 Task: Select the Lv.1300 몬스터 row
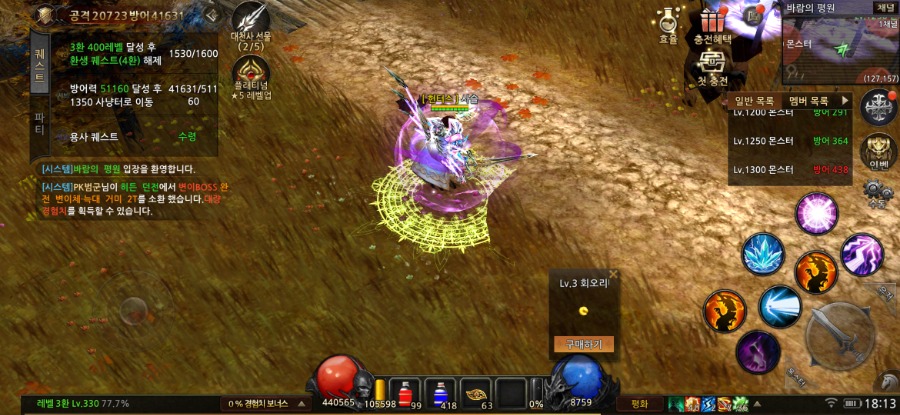point(790,170)
